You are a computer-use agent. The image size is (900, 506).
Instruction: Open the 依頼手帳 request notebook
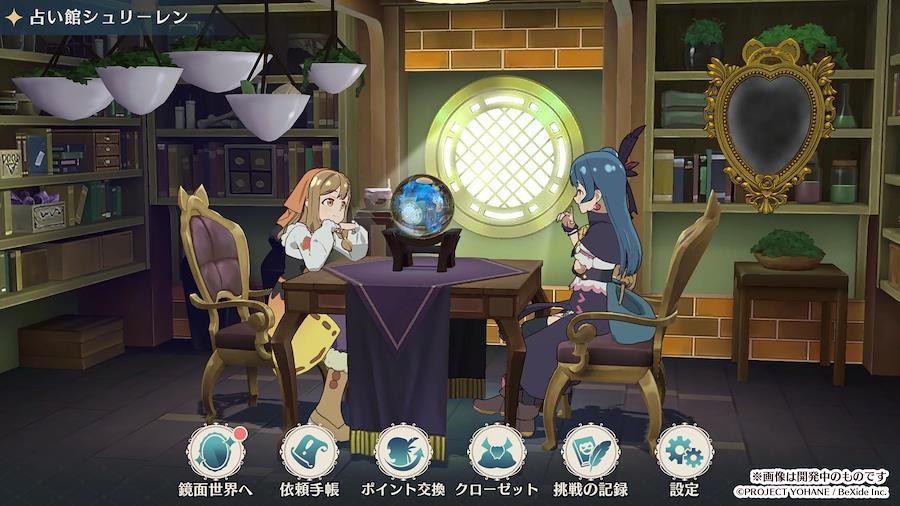click(x=309, y=452)
